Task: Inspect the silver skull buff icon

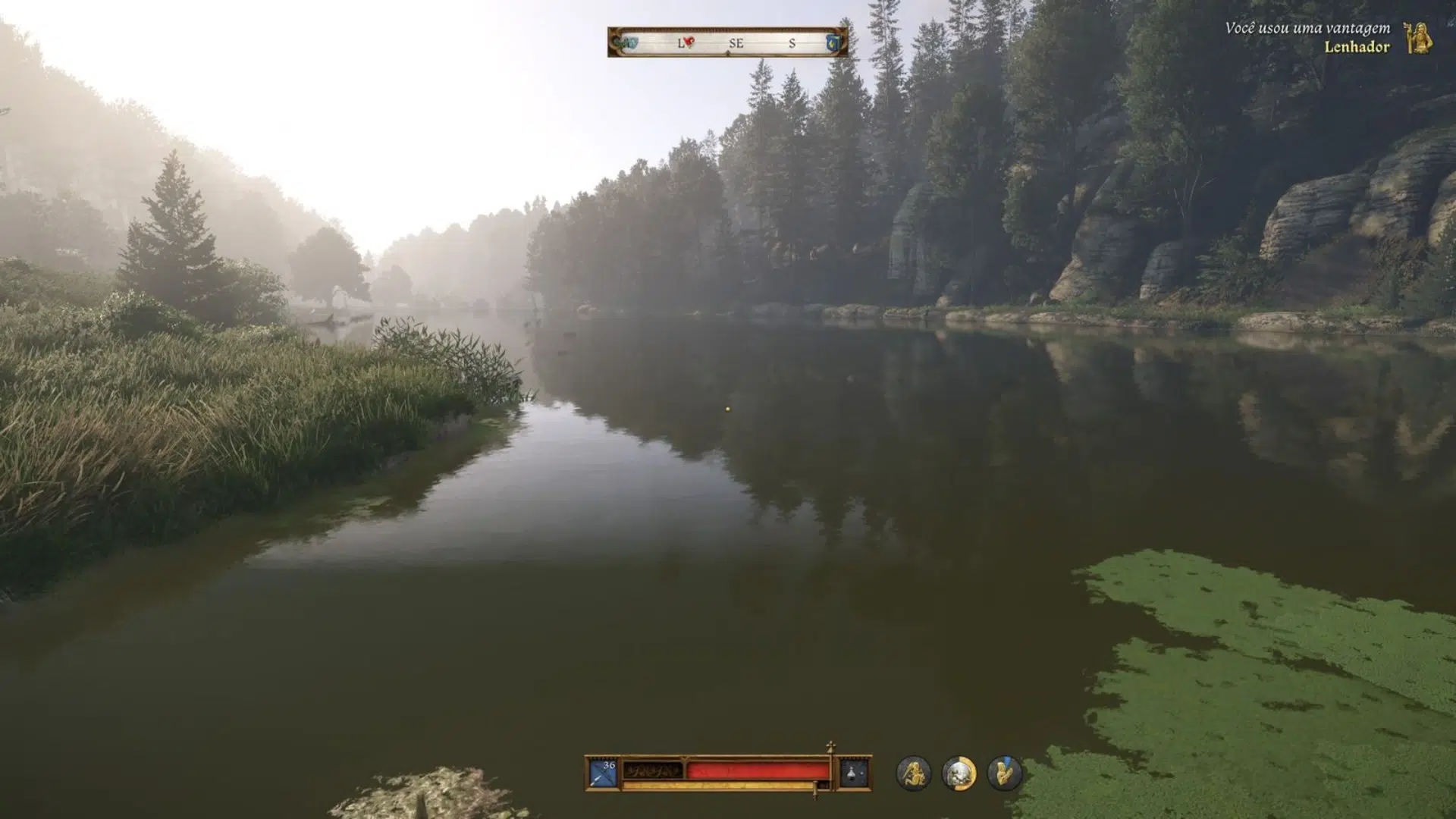Action: point(959,773)
